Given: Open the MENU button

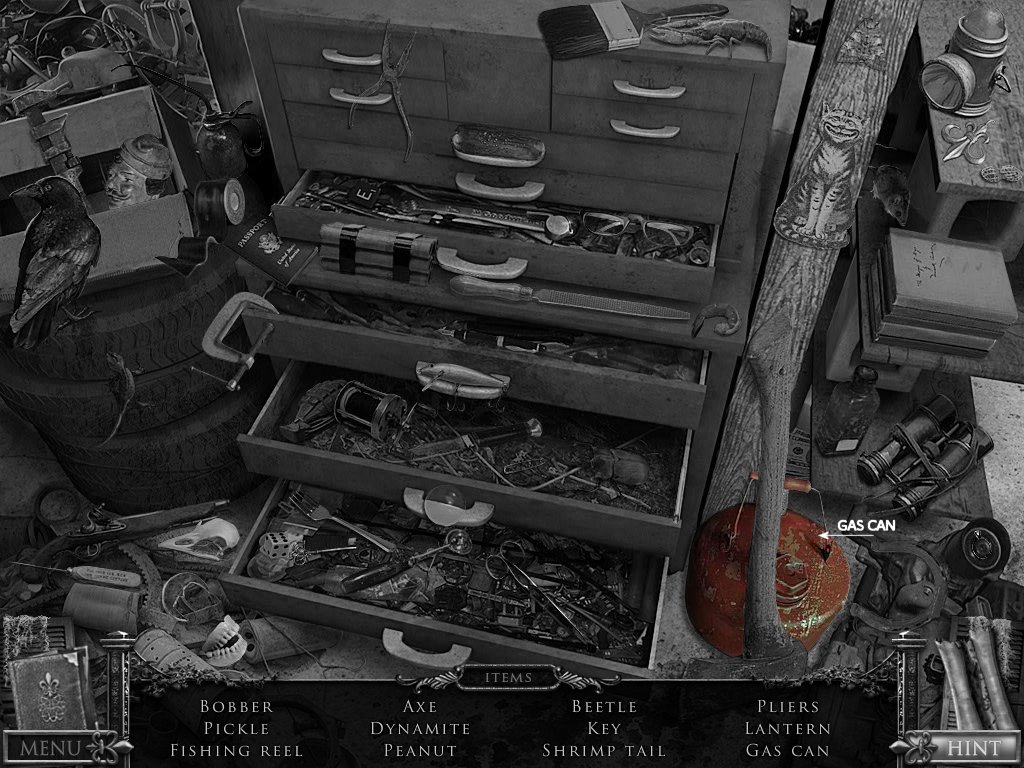Looking at the screenshot, I should [50, 746].
